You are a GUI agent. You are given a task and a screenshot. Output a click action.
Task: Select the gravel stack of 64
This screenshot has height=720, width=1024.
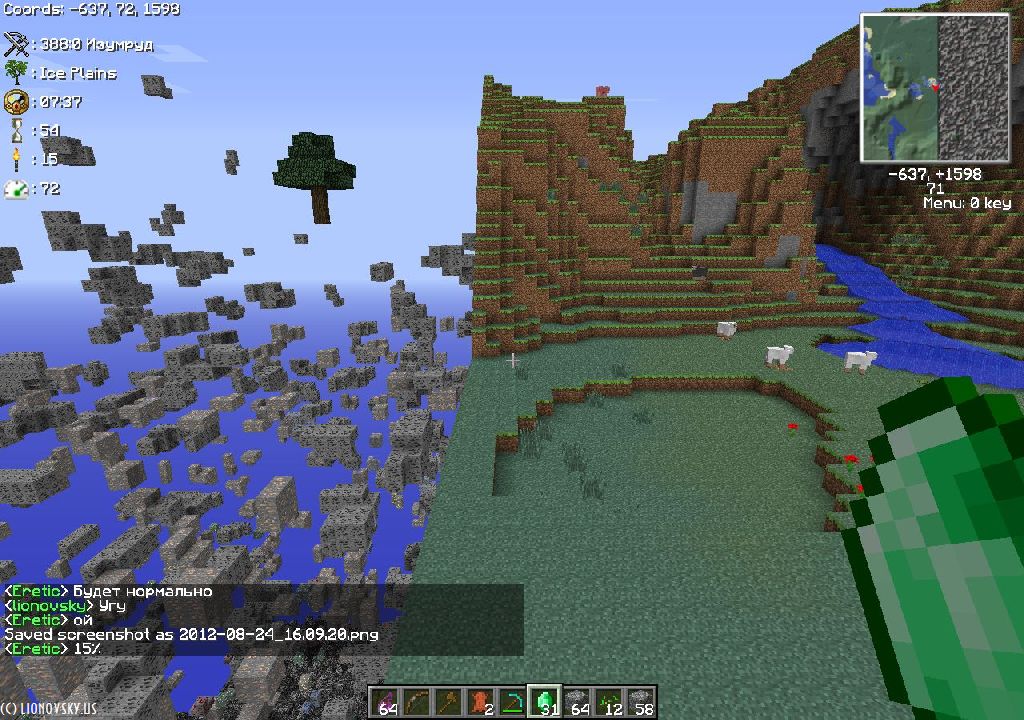click(x=577, y=701)
